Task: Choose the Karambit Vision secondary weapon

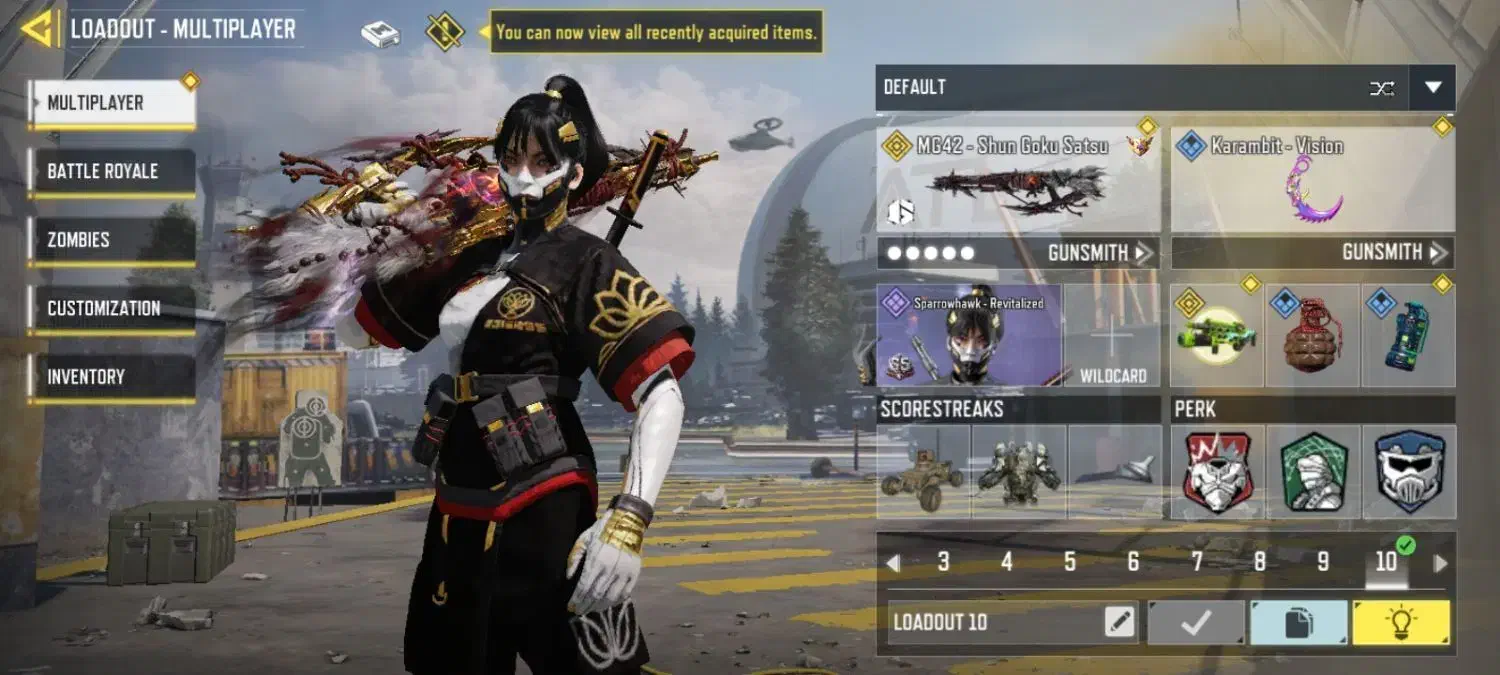Action: point(1312,180)
